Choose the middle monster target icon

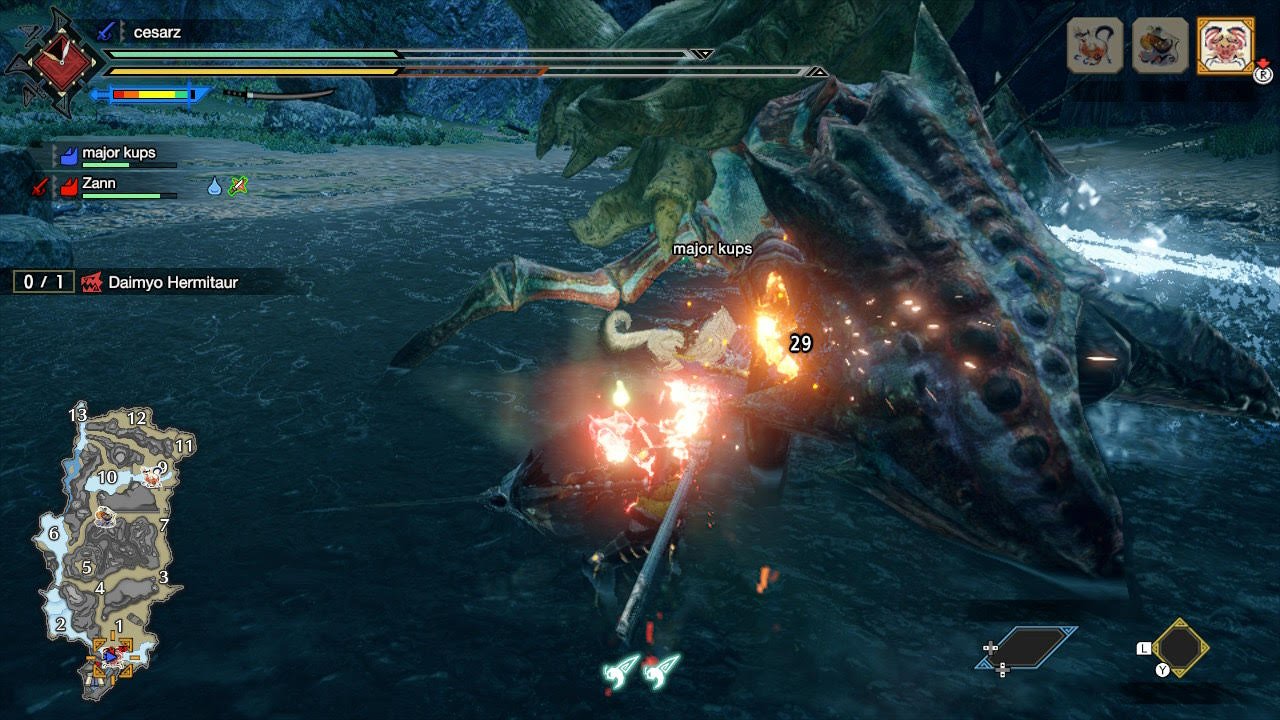click(1160, 45)
